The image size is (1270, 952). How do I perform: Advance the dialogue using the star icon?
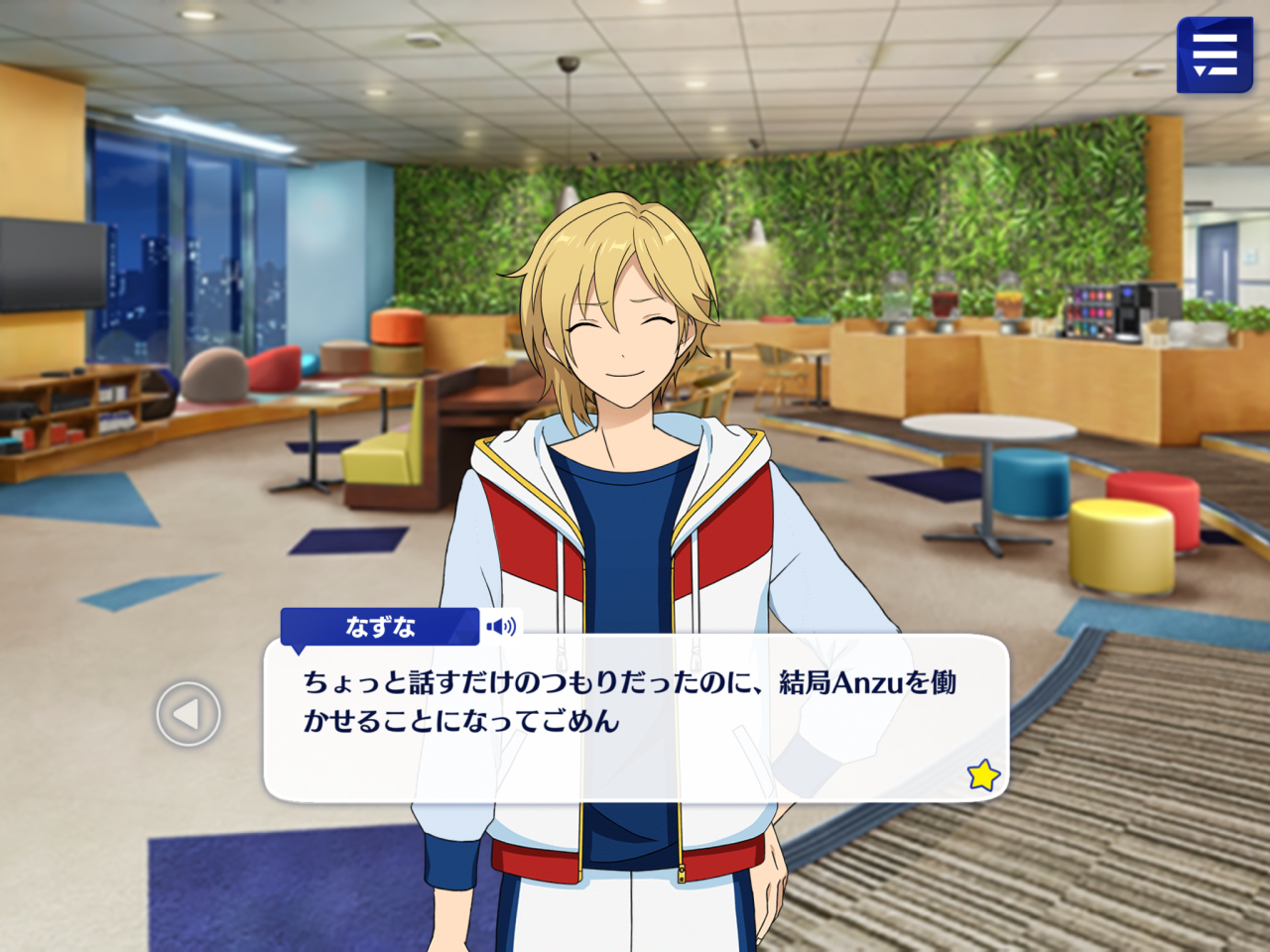pos(983,774)
